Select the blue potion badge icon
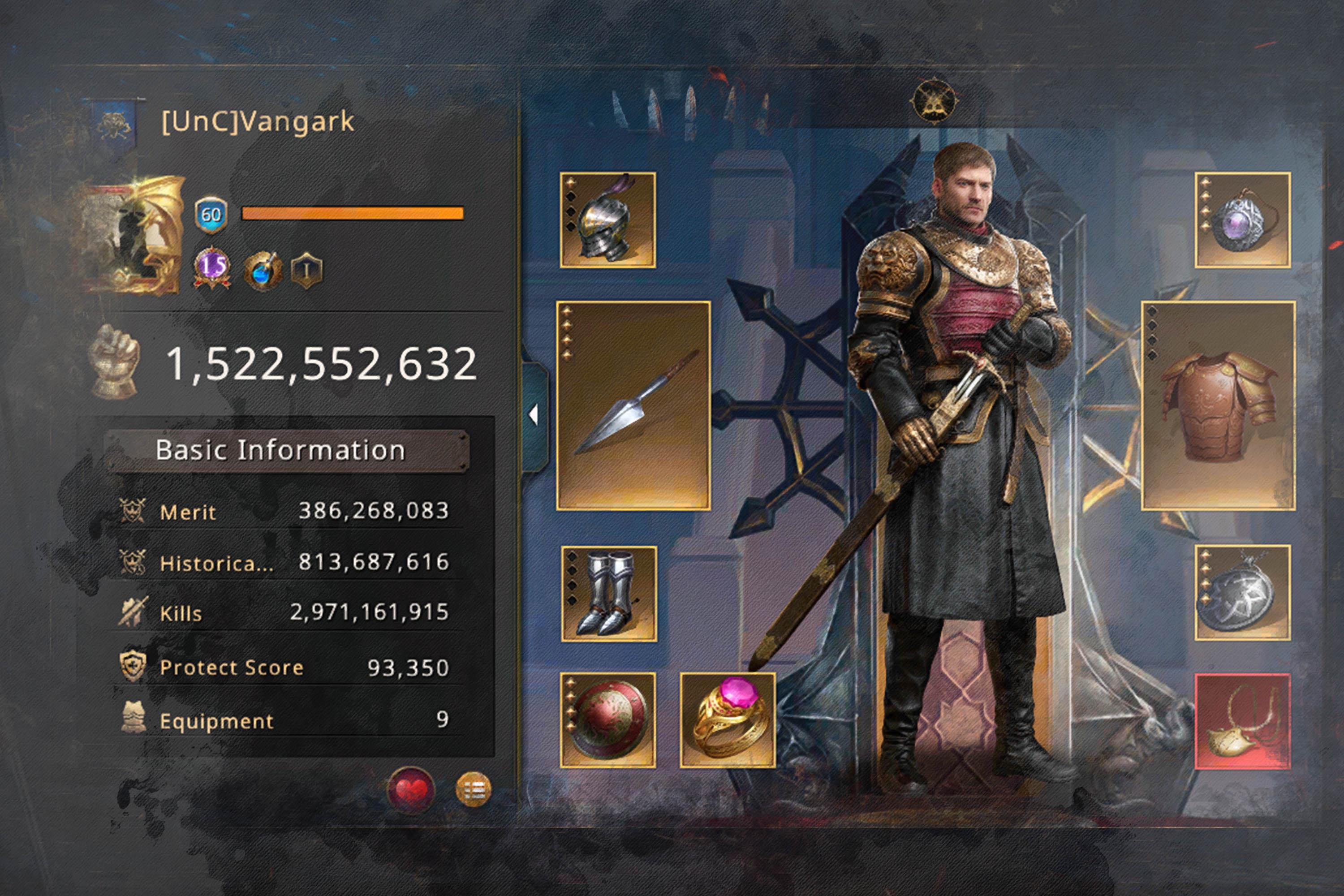 262,270
